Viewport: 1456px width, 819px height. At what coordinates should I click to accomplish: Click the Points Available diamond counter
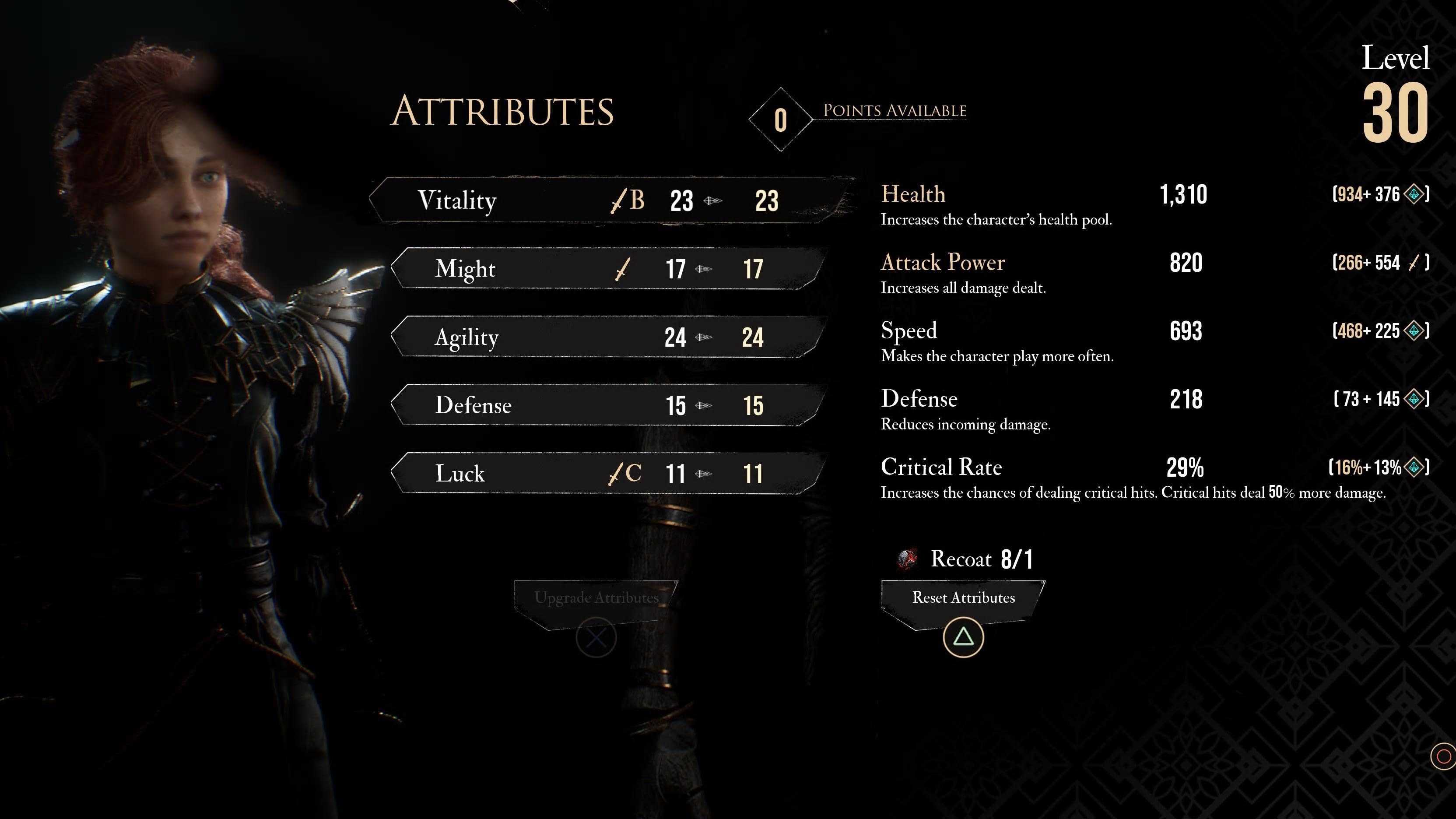pyautogui.click(x=781, y=120)
